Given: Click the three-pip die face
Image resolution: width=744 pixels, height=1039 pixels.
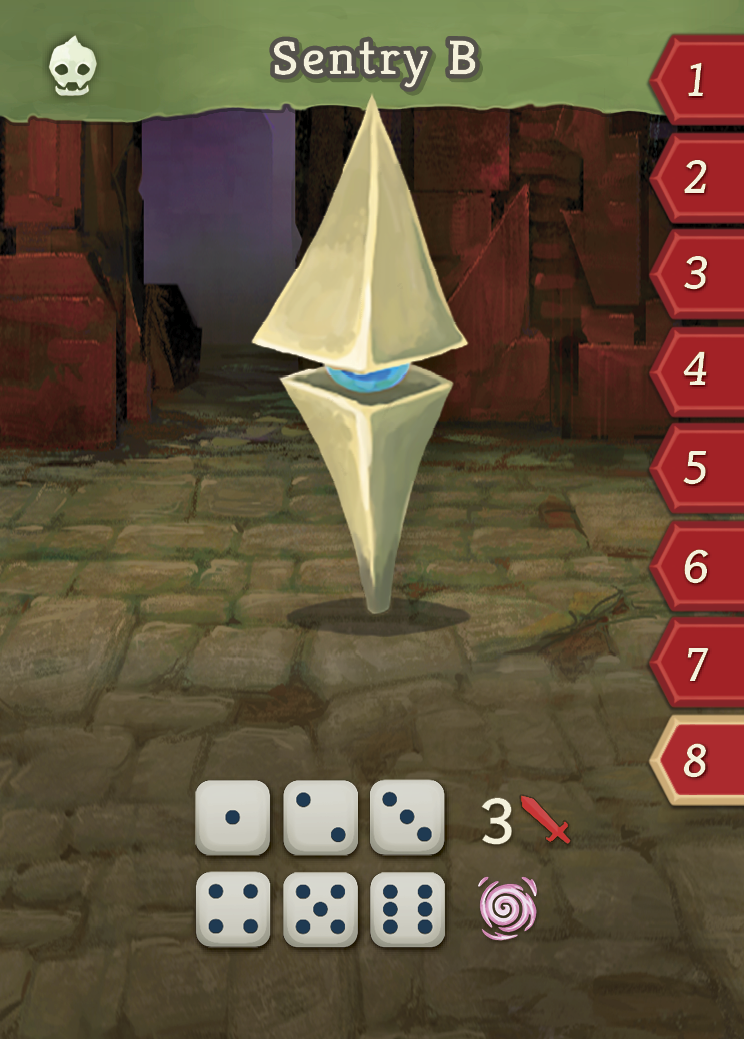Looking at the screenshot, I should pos(407,817).
